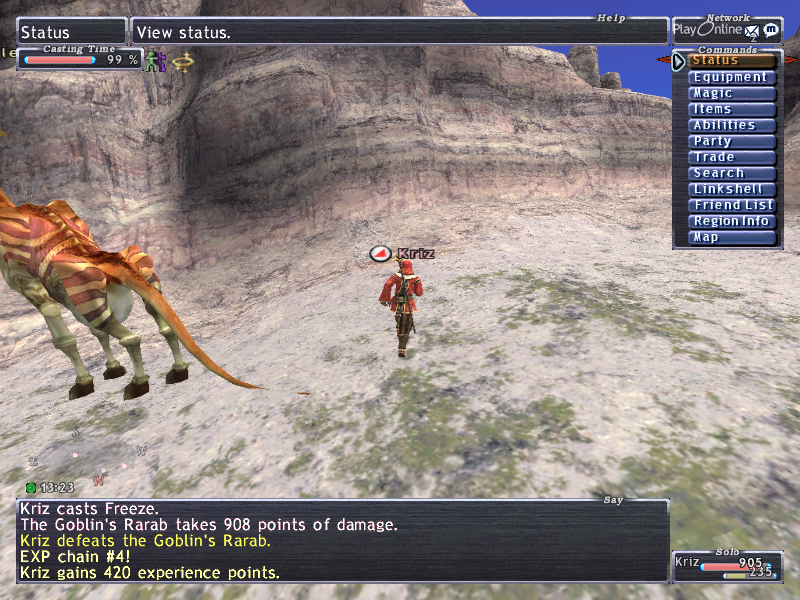Image resolution: width=800 pixels, height=600 pixels.
Task: Choose Items in the command menu
Action: (x=733, y=109)
